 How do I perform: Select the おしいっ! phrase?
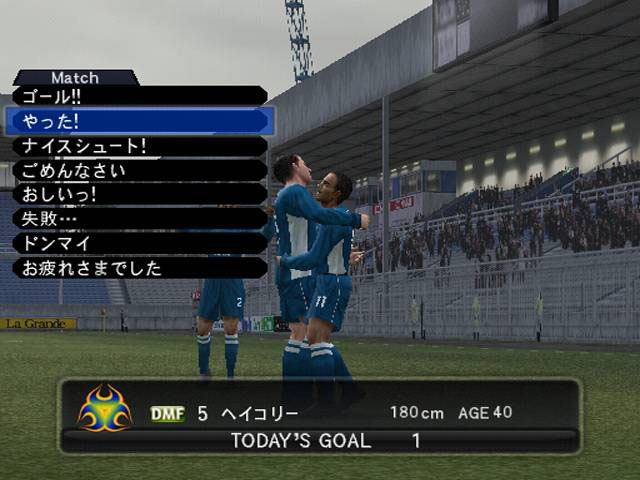pyautogui.click(x=138, y=194)
